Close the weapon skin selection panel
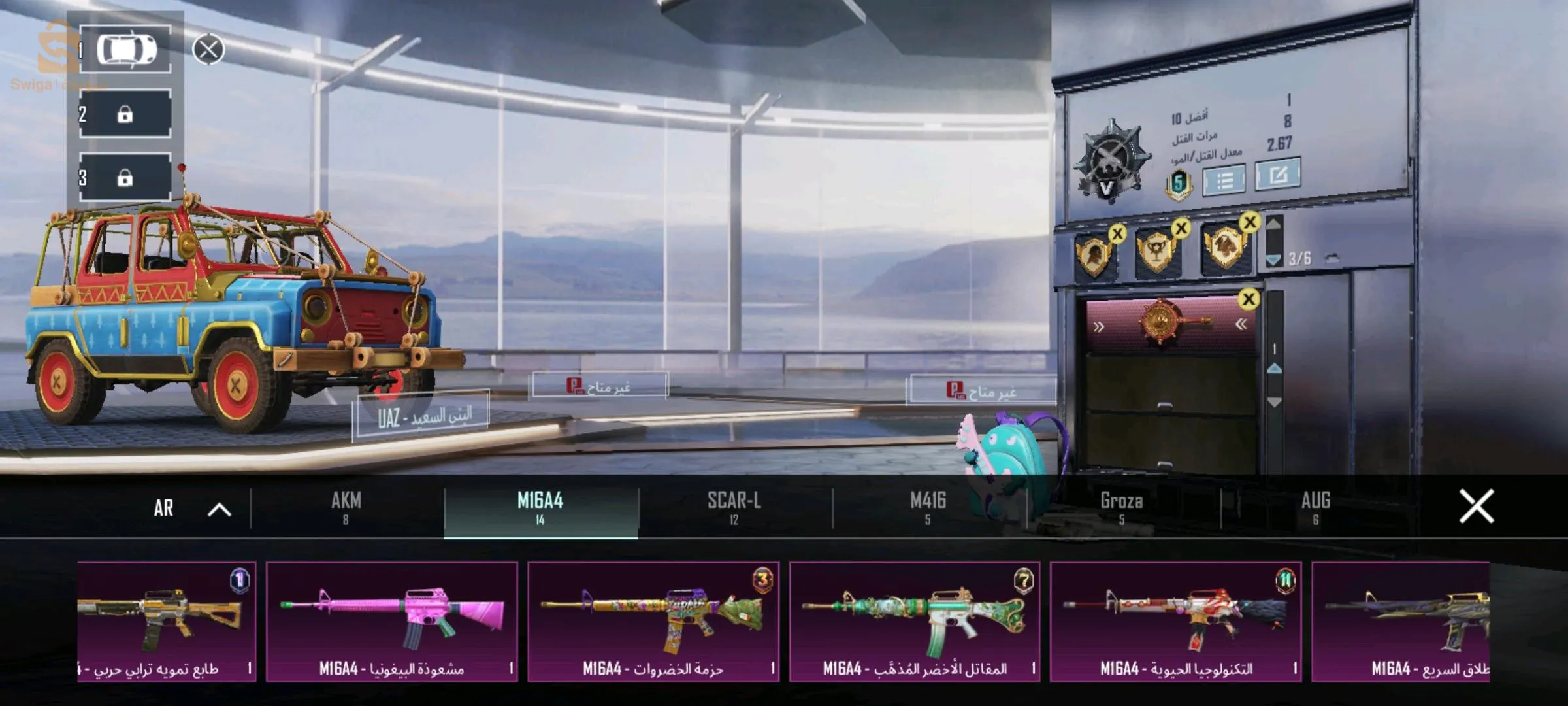1568x706 pixels. coord(1476,507)
